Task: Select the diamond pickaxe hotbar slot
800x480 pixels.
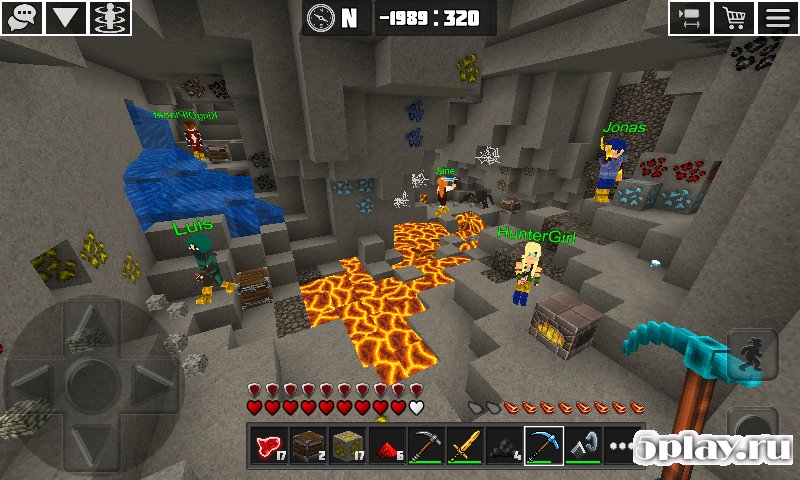Action: [x=543, y=445]
